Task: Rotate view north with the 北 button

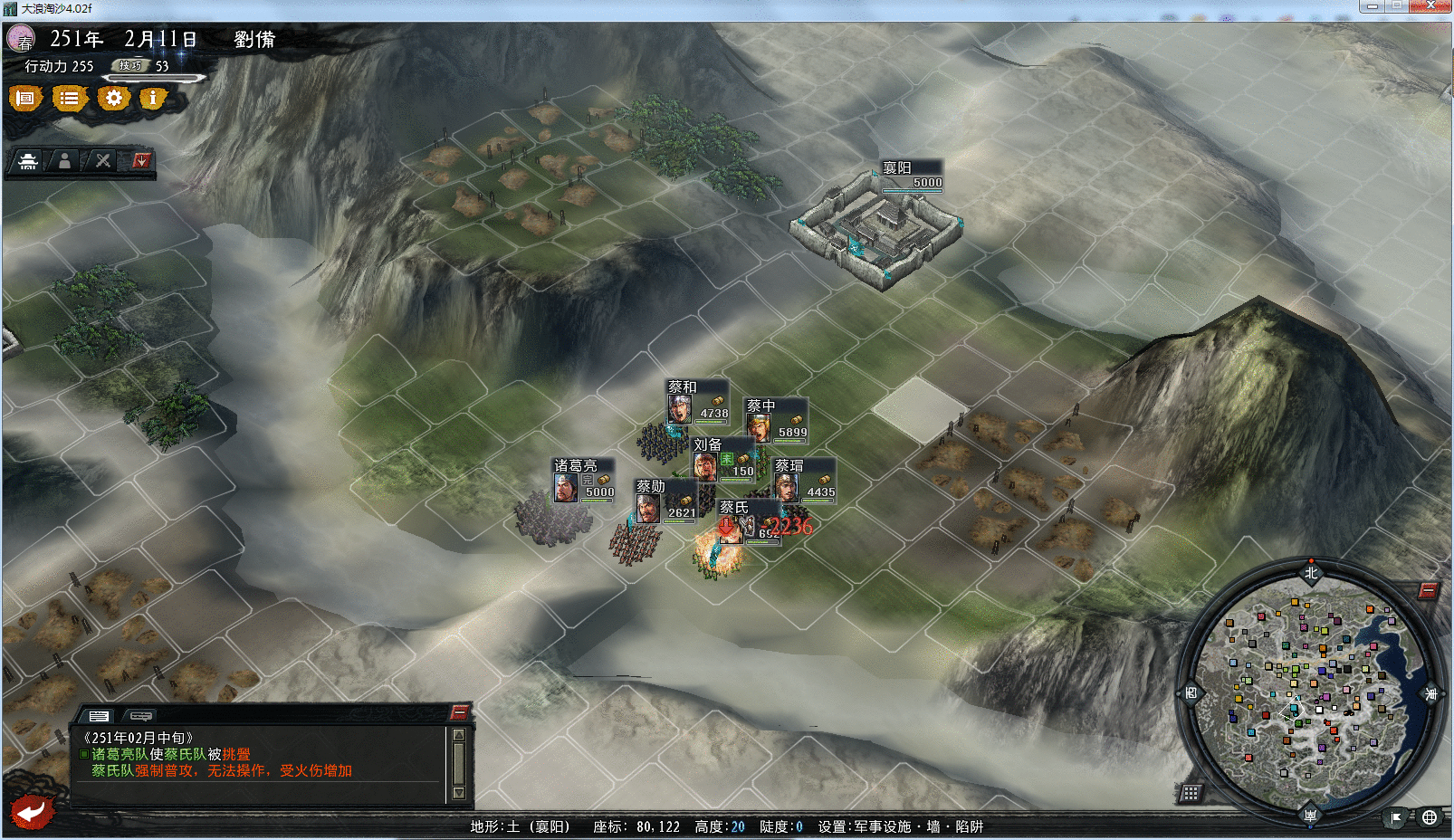Action: 1311,572
